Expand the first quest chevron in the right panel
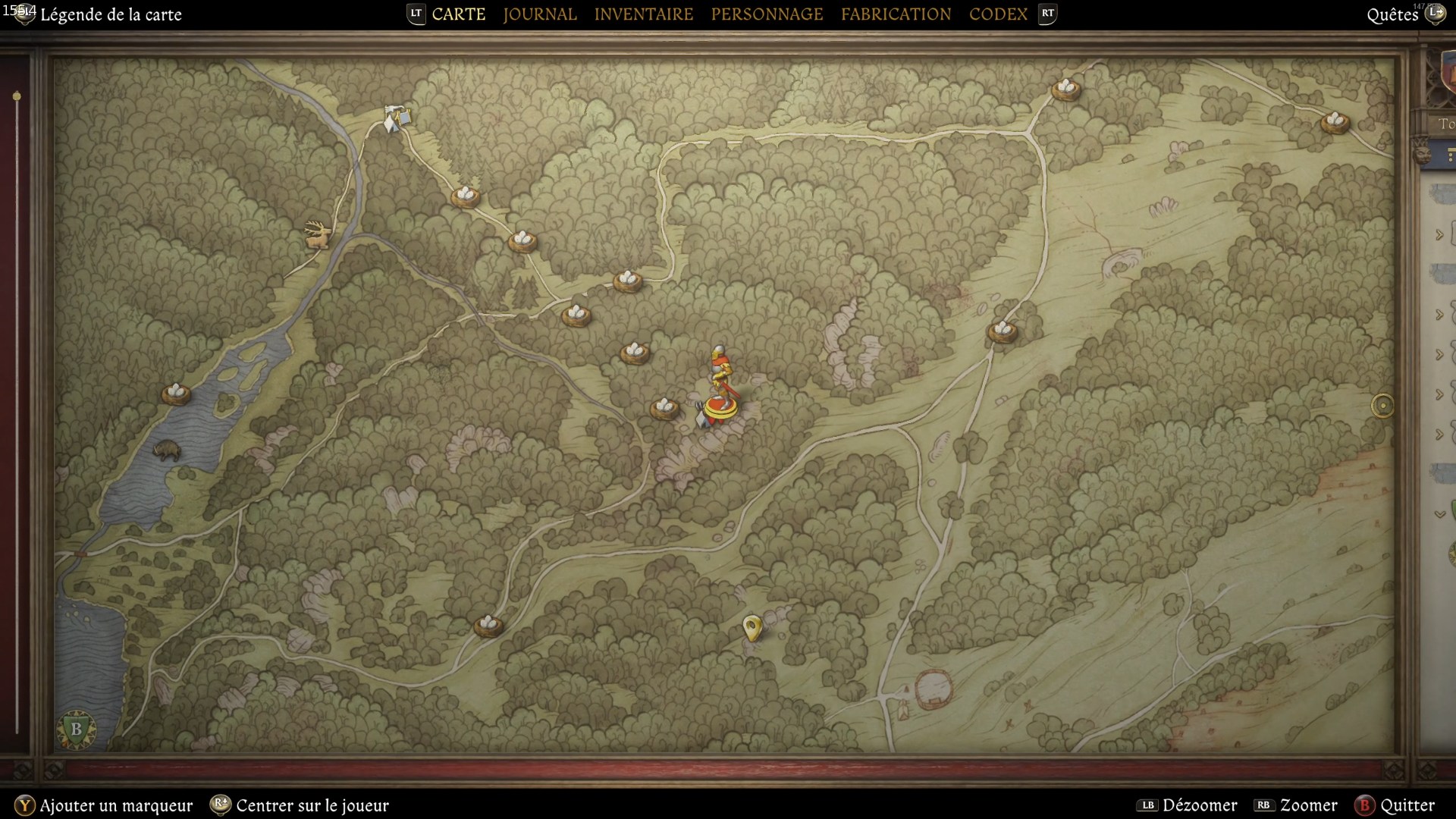Screen dimensions: 1456x819 click(x=1439, y=233)
